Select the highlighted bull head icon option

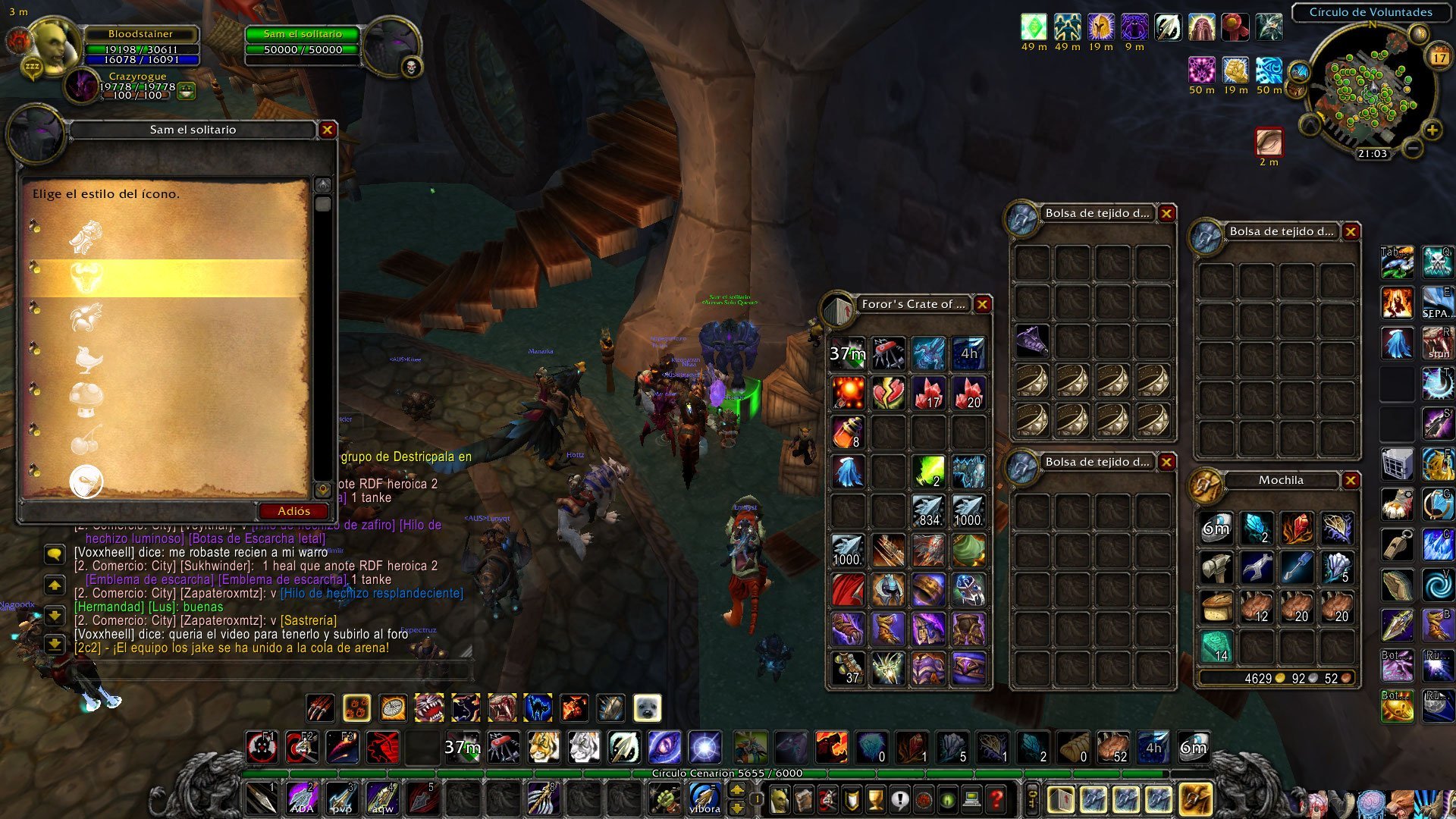[x=86, y=278]
